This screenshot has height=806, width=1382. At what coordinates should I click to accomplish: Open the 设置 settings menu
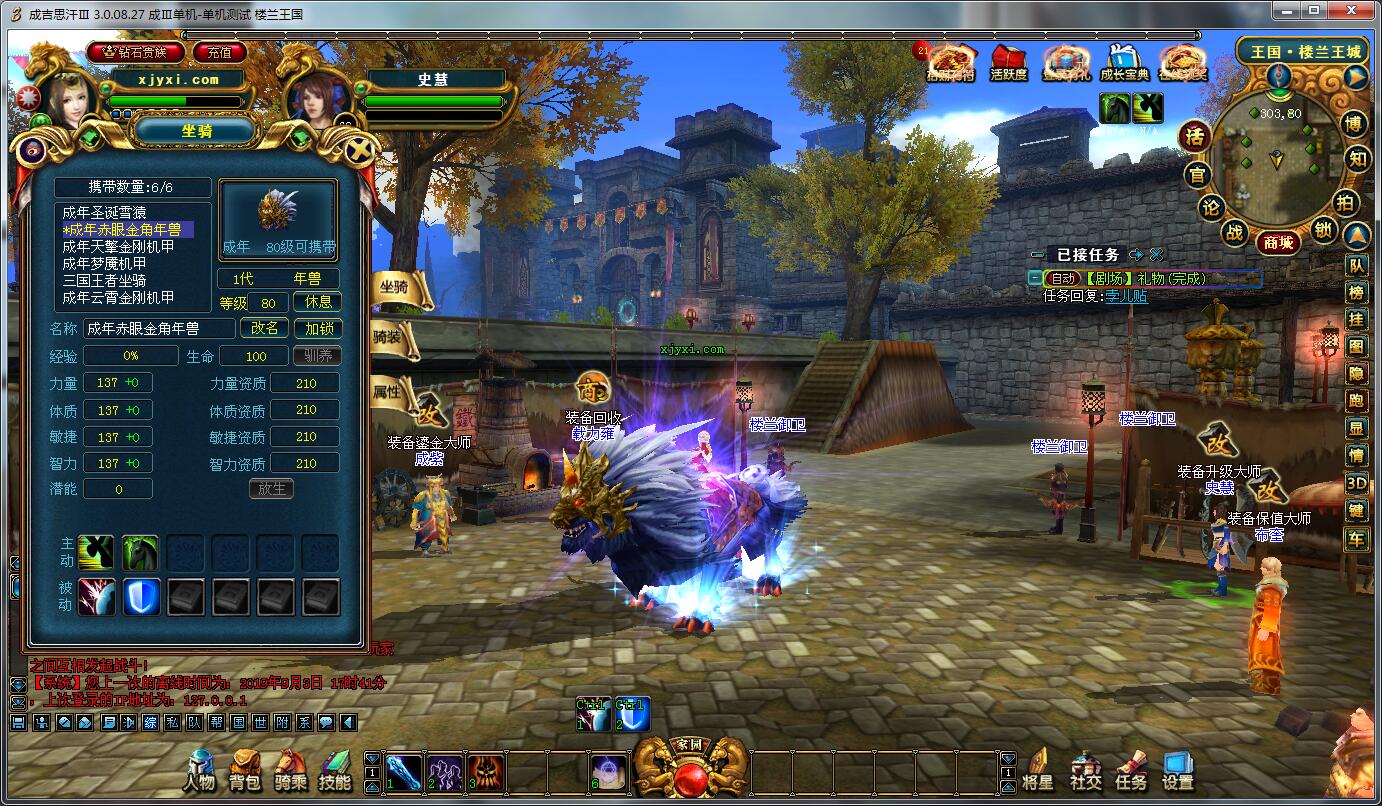pyautogui.click(x=1178, y=771)
